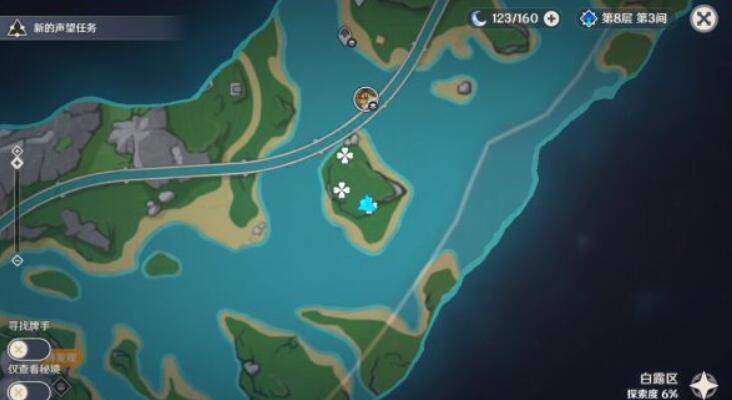
Task: Click the upper white clover marker
Action: (x=345, y=155)
